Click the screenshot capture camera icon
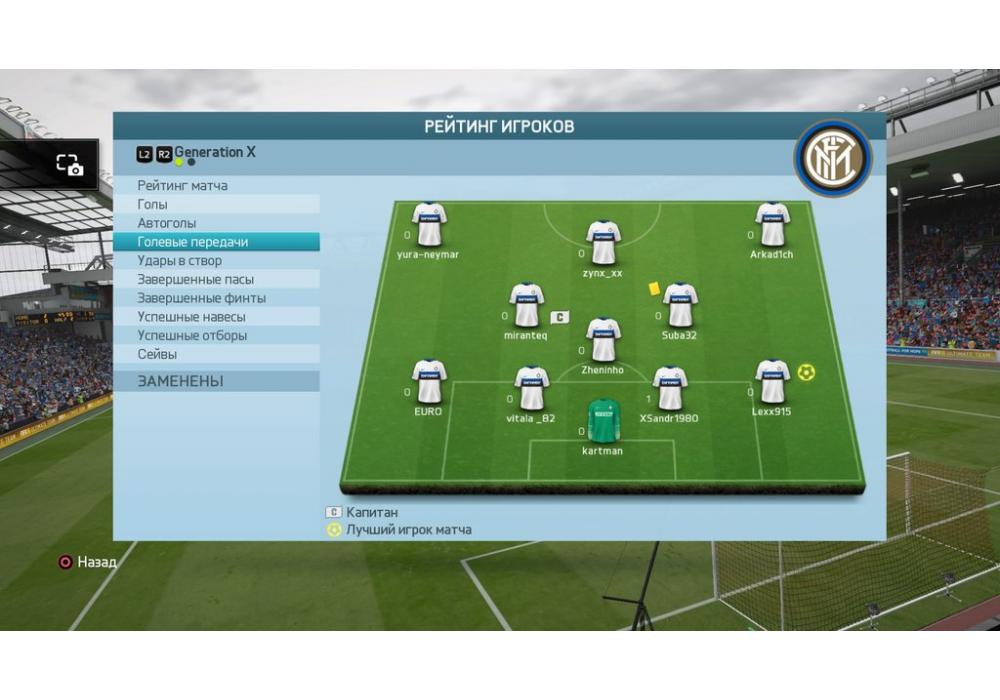This screenshot has height=700, width=1000. pos(69,166)
